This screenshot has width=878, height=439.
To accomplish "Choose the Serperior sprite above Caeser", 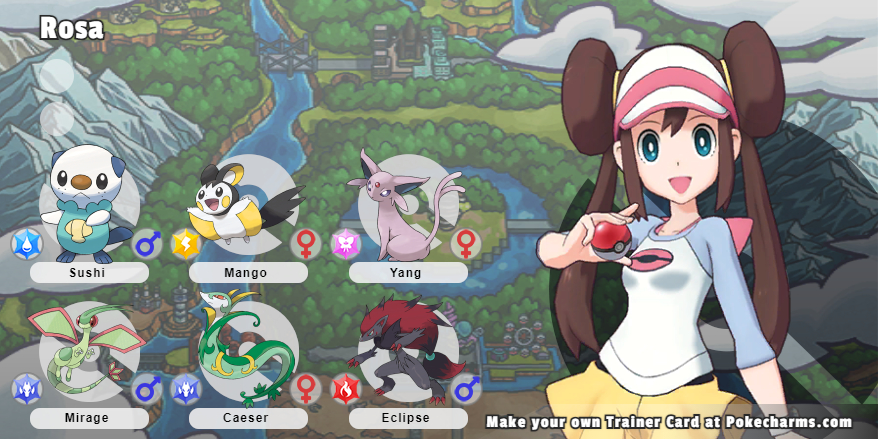I will pyautogui.click(x=243, y=345).
